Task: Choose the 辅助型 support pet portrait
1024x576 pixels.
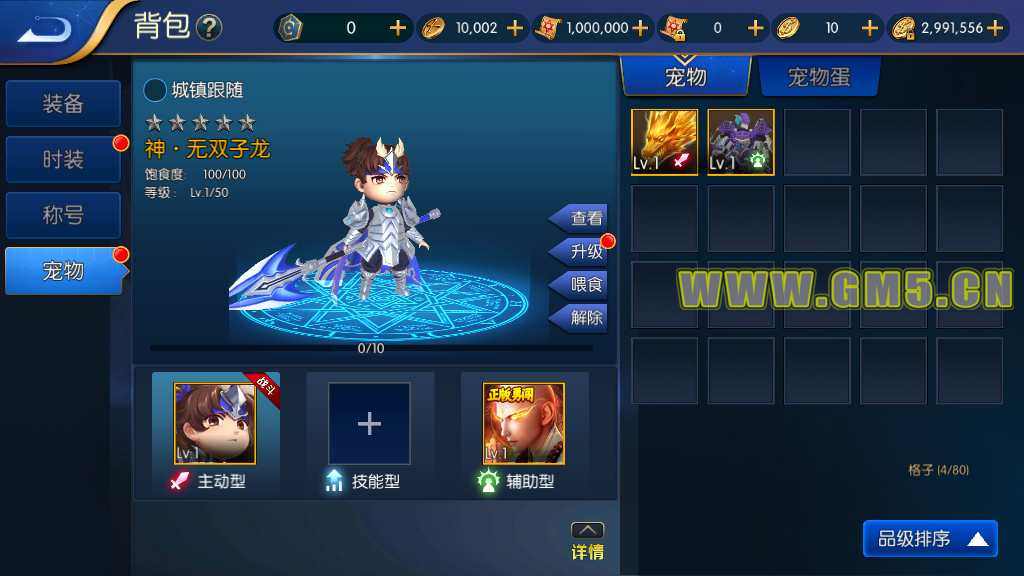Action: click(x=523, y=423)
